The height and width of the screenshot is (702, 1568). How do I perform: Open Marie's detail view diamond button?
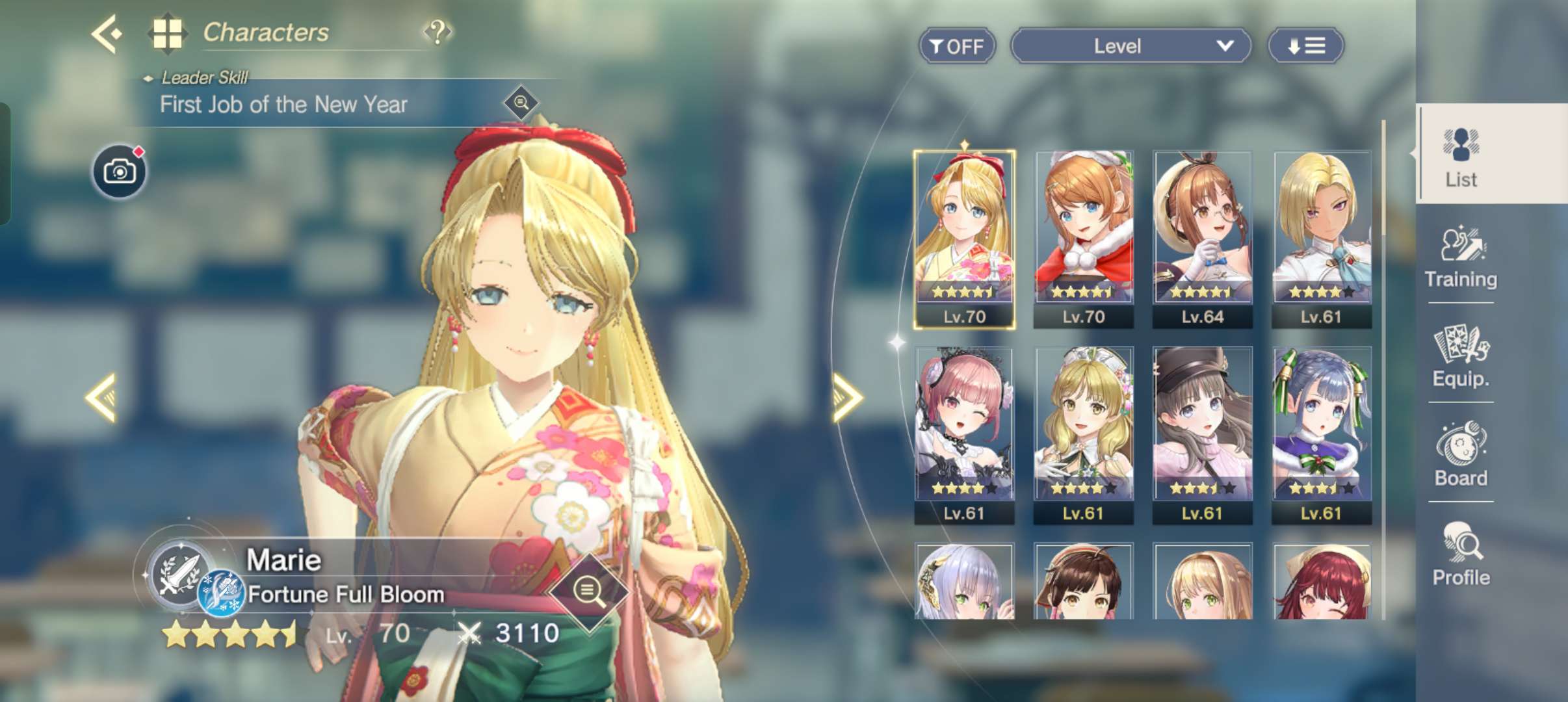click(589, 592)
